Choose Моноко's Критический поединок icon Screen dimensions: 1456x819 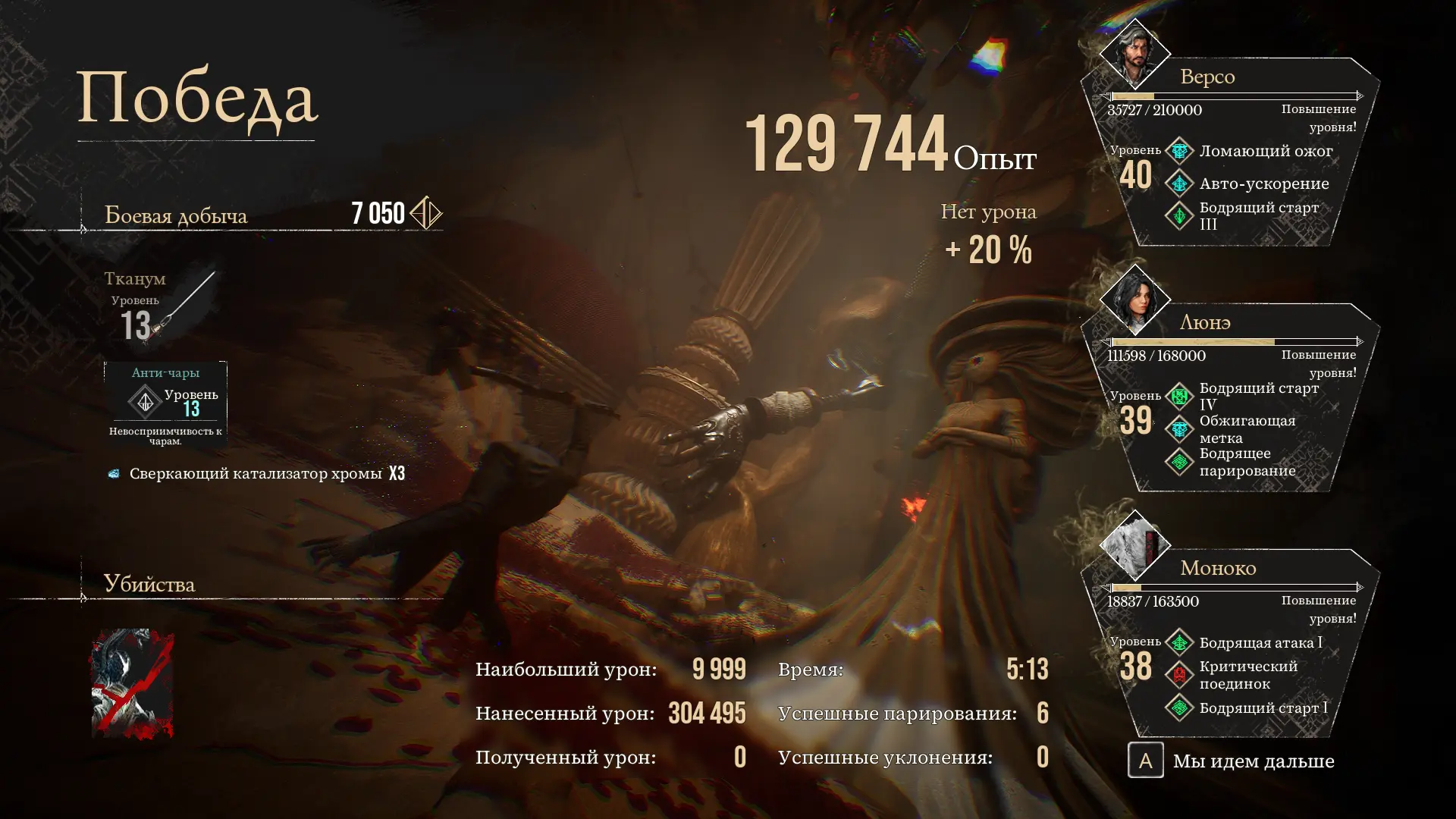[x=1179, y=675]
